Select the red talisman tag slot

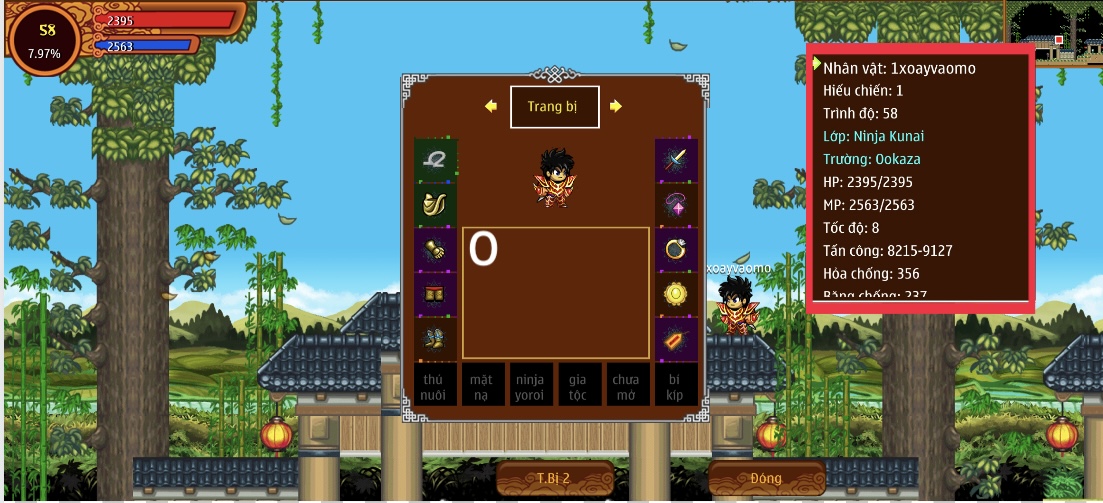tap(676, 339)
